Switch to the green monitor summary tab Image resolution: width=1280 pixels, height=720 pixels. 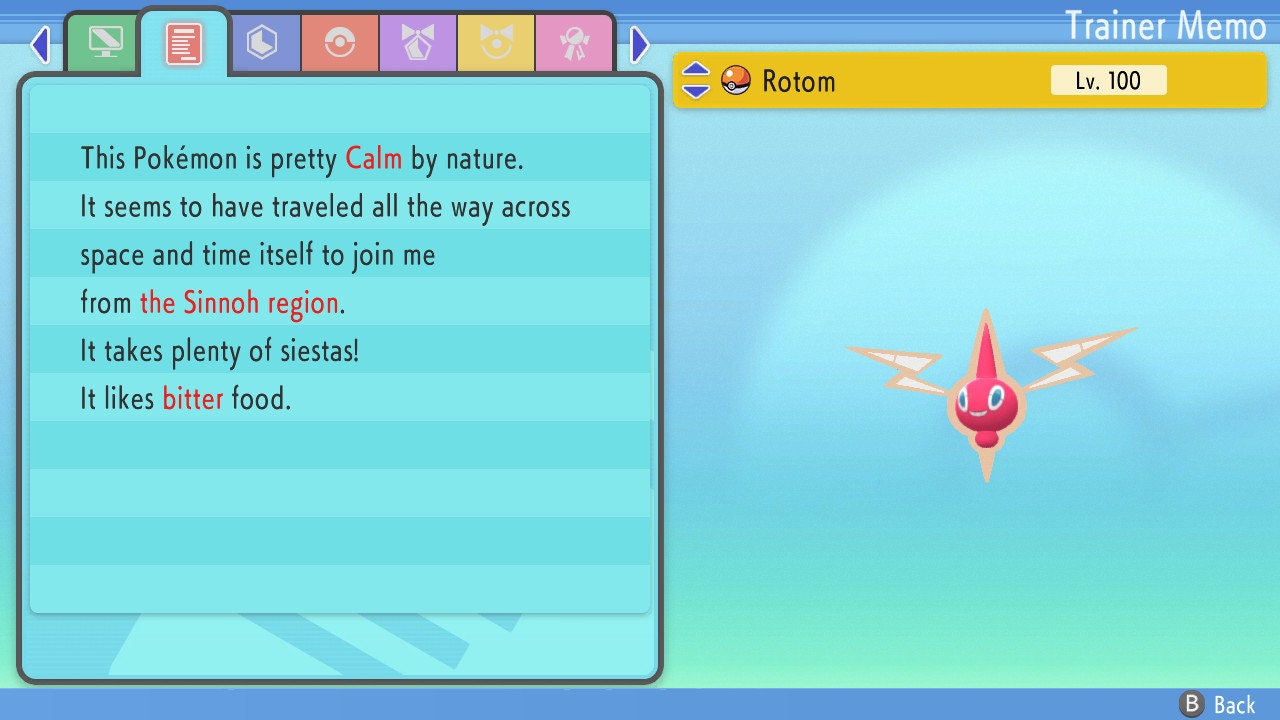click(105, 43)
